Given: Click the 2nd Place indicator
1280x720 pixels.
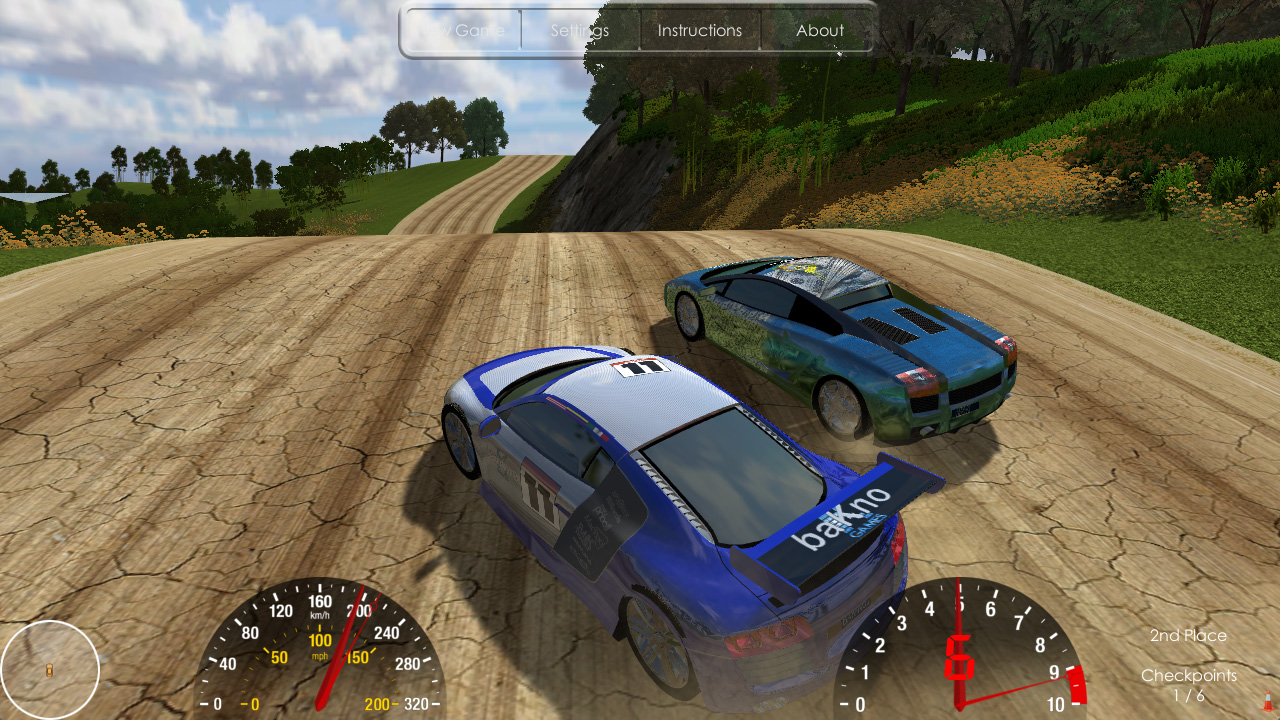Looking at the screenshot, I should point(1188,635).
